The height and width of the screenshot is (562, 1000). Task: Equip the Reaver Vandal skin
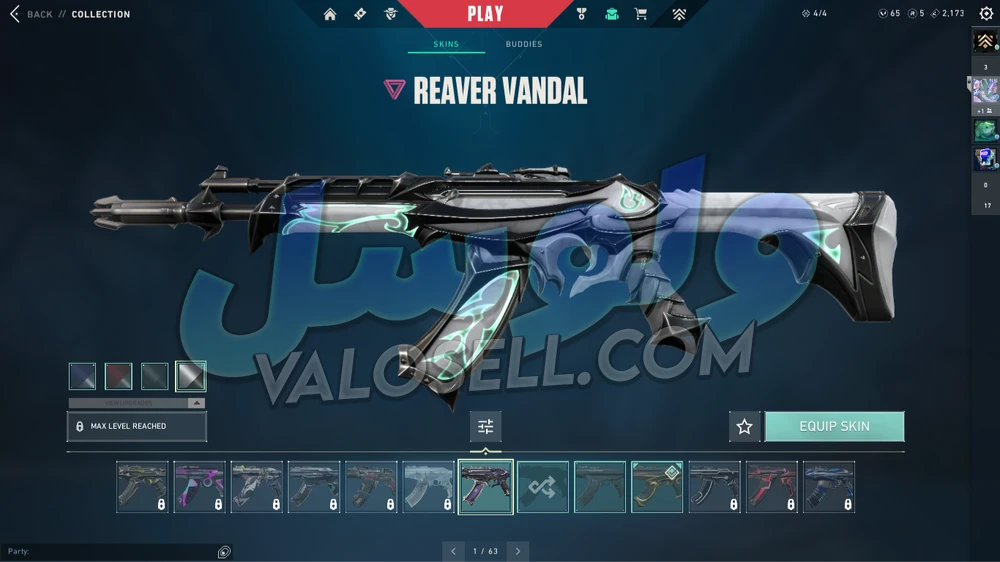pyautogui.click(x=834, y=426)
